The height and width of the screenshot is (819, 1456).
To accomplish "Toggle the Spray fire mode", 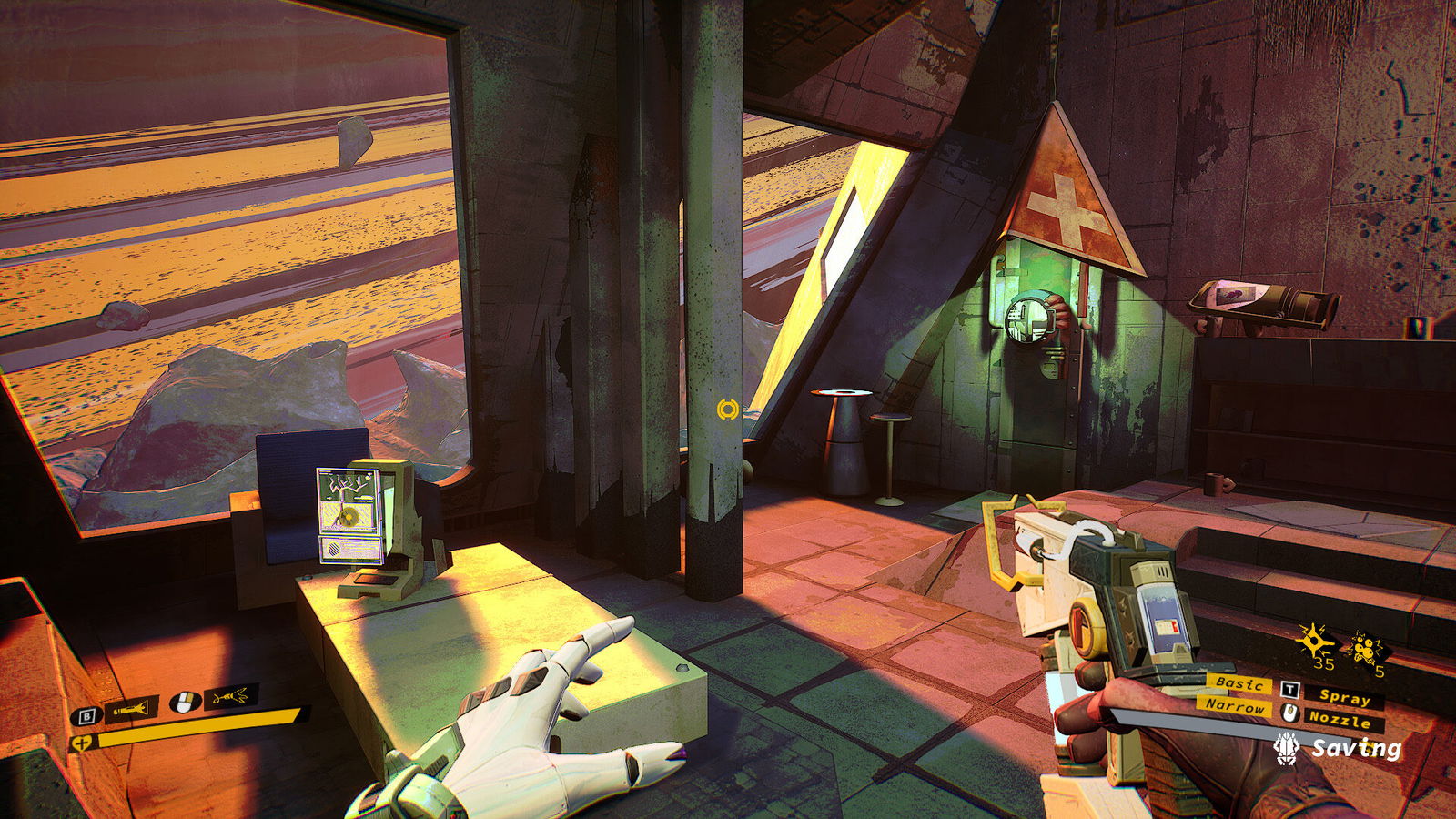I will 1345,699.
